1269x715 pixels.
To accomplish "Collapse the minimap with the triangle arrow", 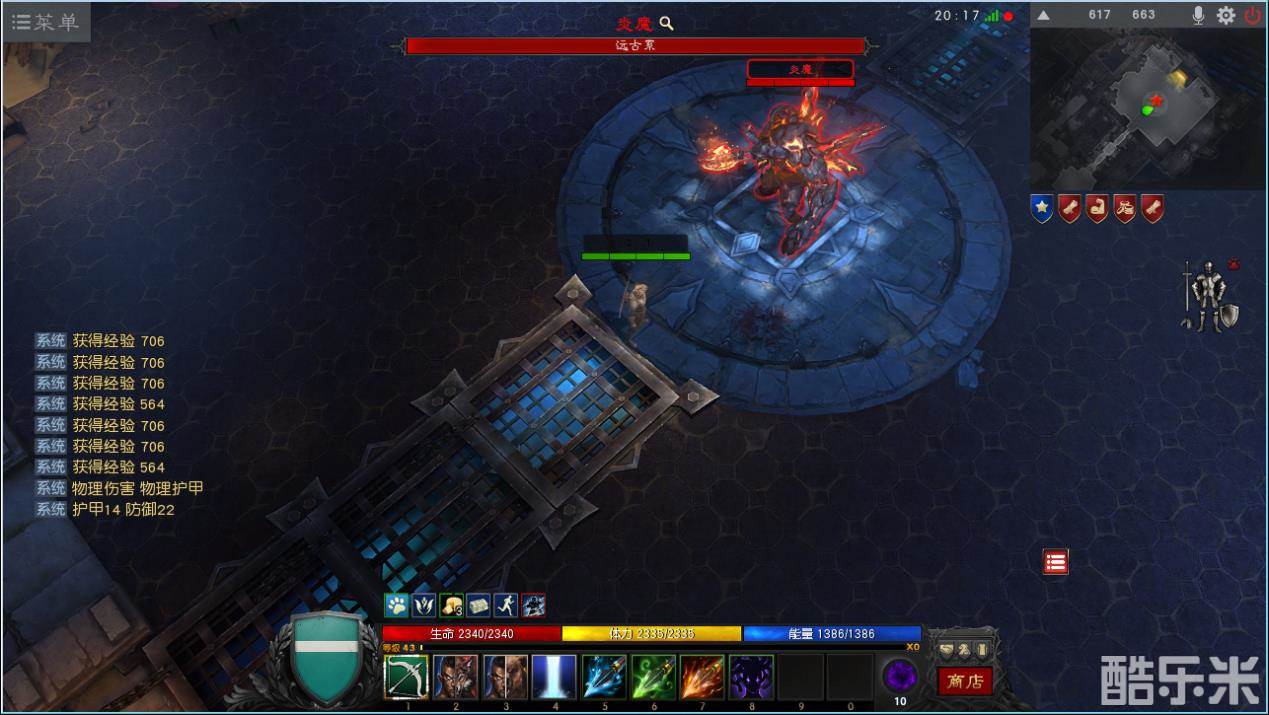I will pos(1043,15).
